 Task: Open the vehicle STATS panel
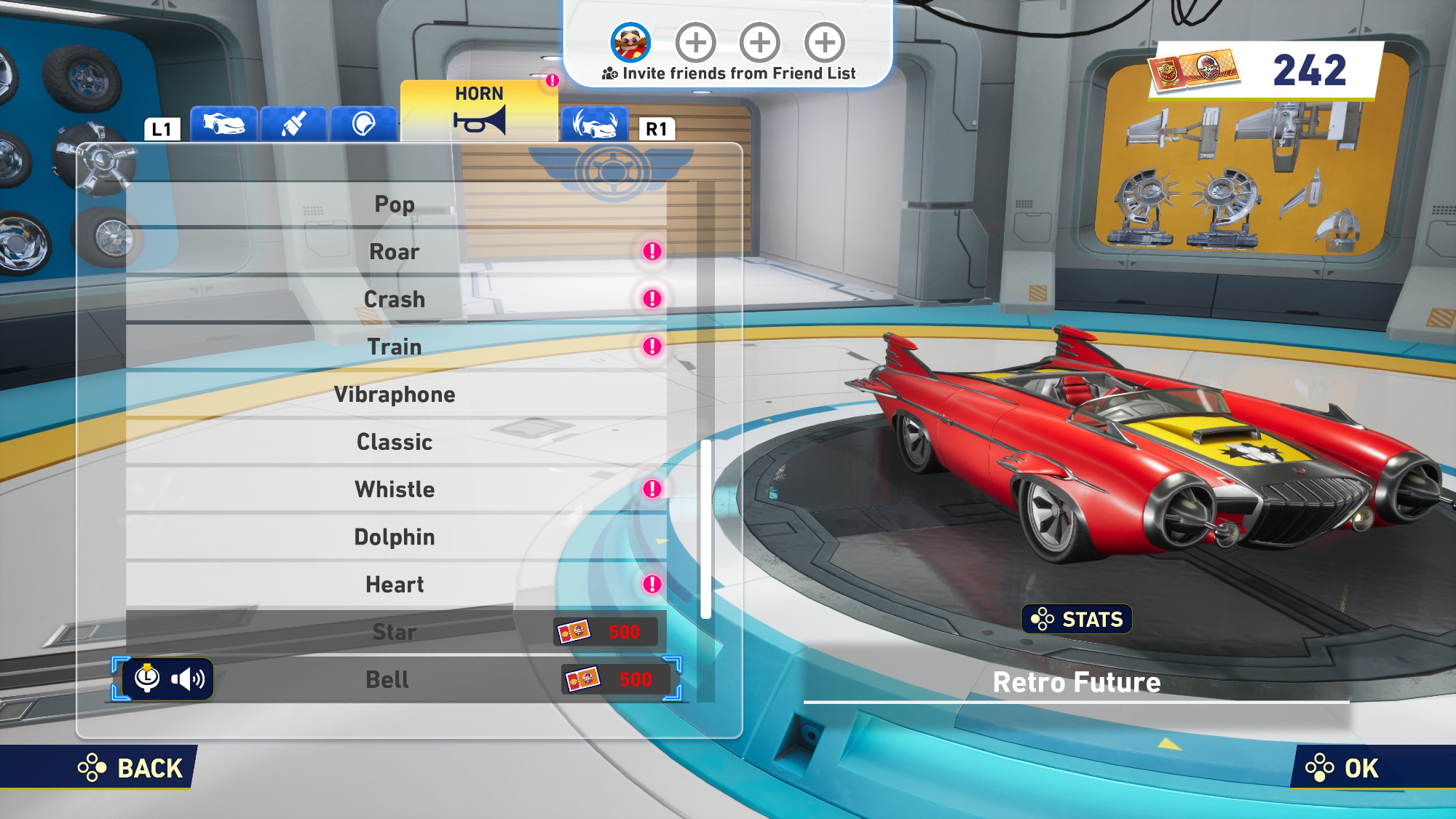[1077, 620]
